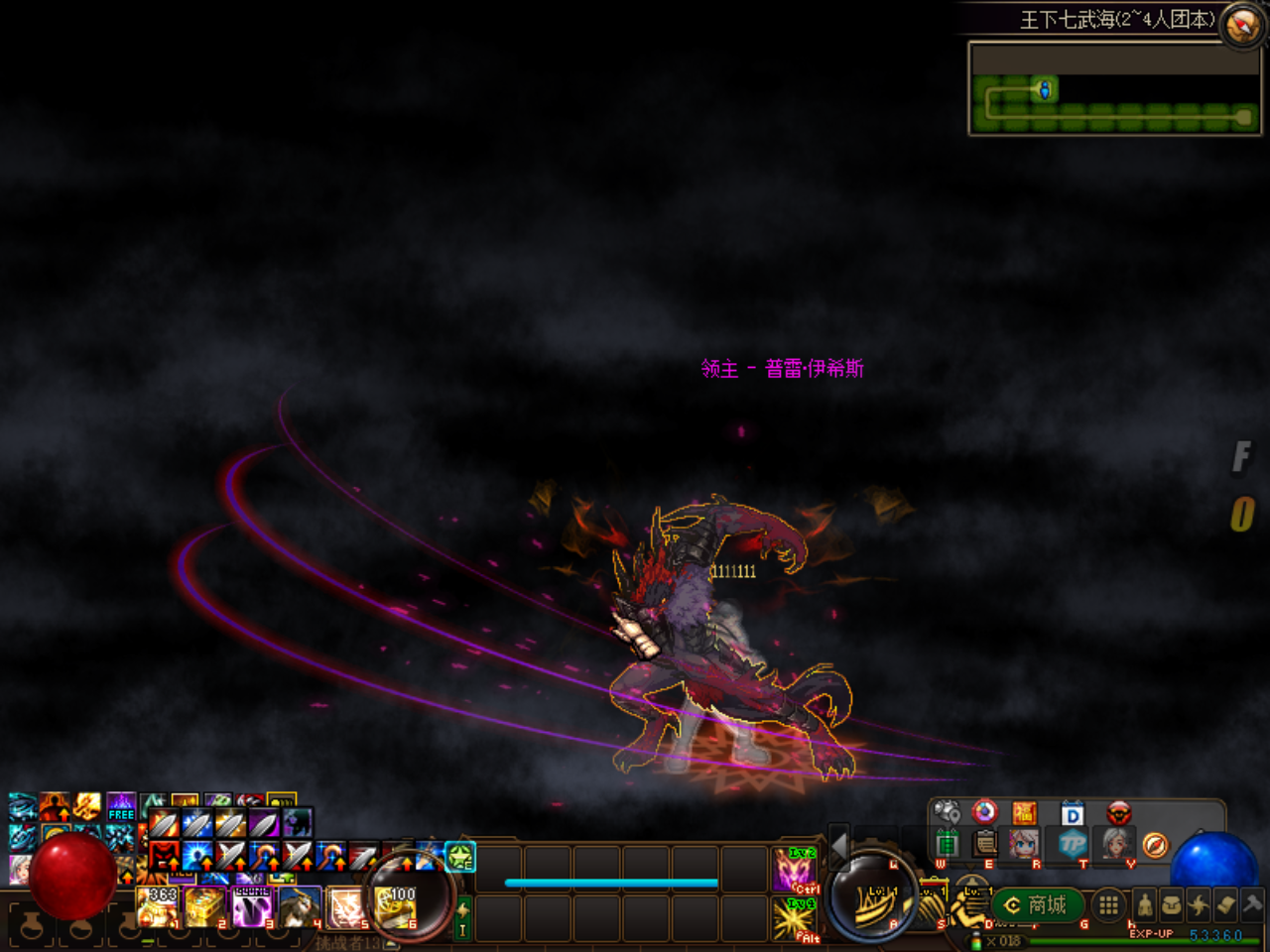This screenshot has height=952, width=1270.
Task: Collapse the skill bar using the left arrow tab
Action: pos(839,847)
